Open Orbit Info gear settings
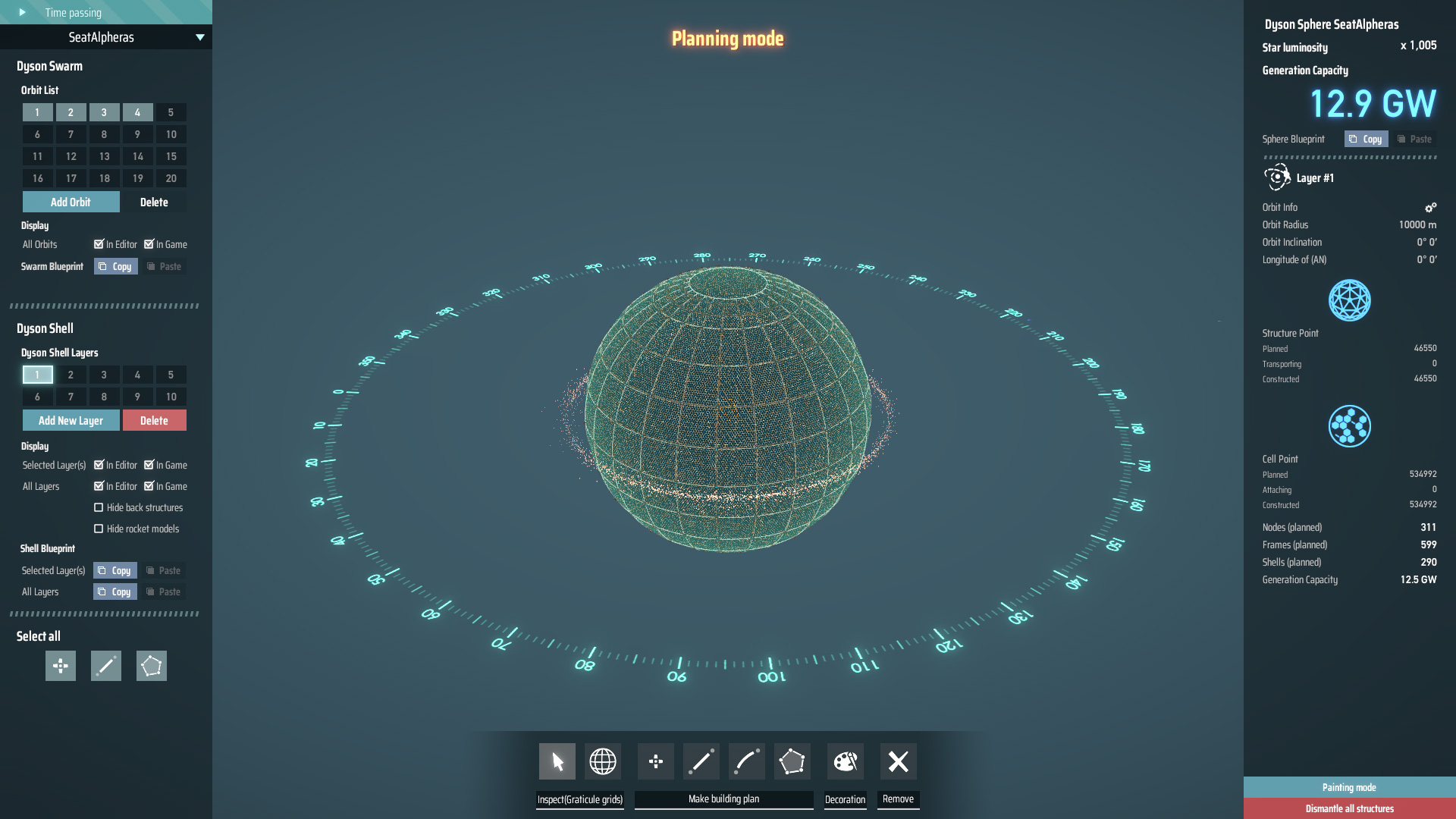Screen dimensions: 1456x819 pyautogui.click(x=1430, y=207)
